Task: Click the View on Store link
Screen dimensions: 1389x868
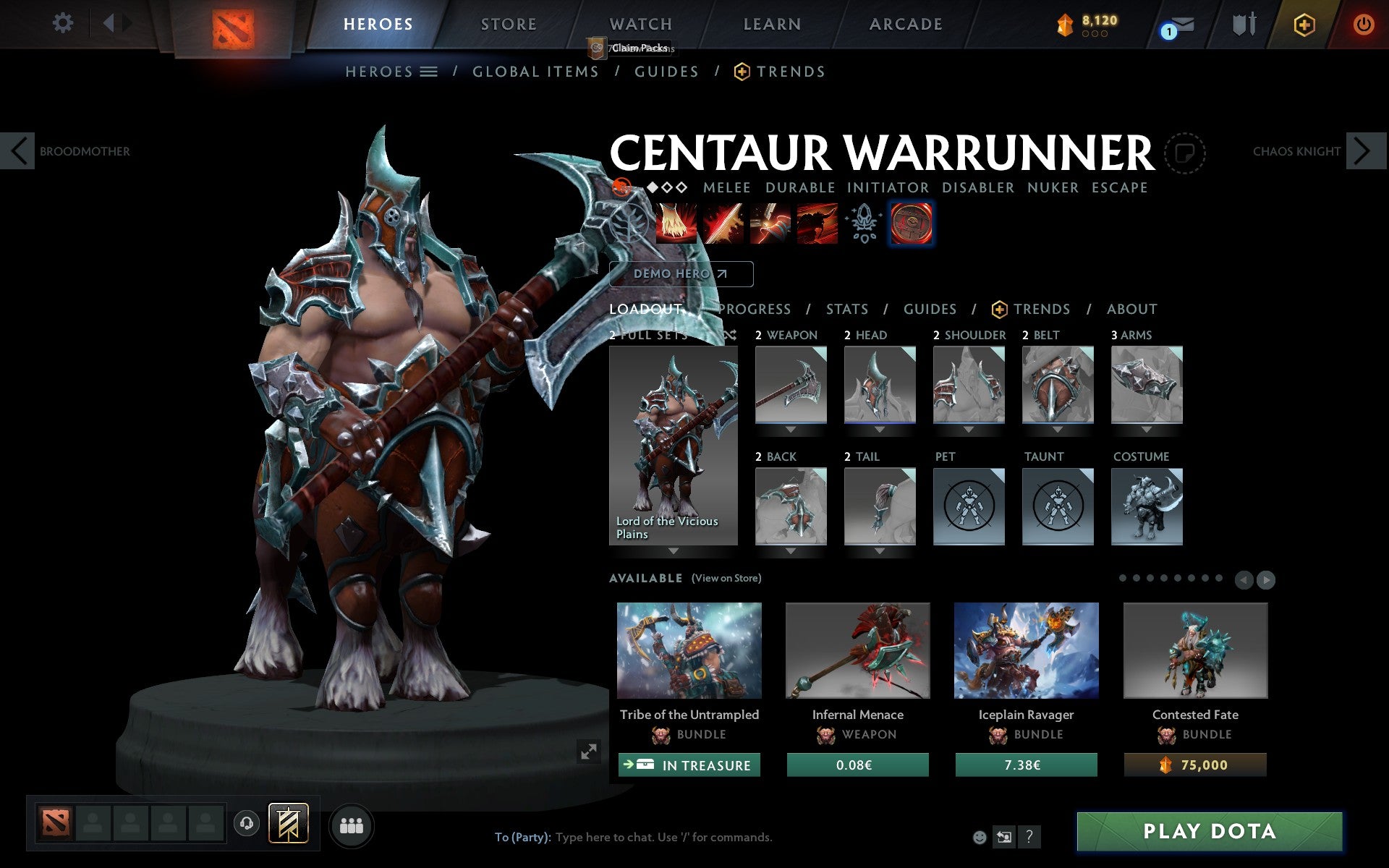Action: [x=727, y=578]
